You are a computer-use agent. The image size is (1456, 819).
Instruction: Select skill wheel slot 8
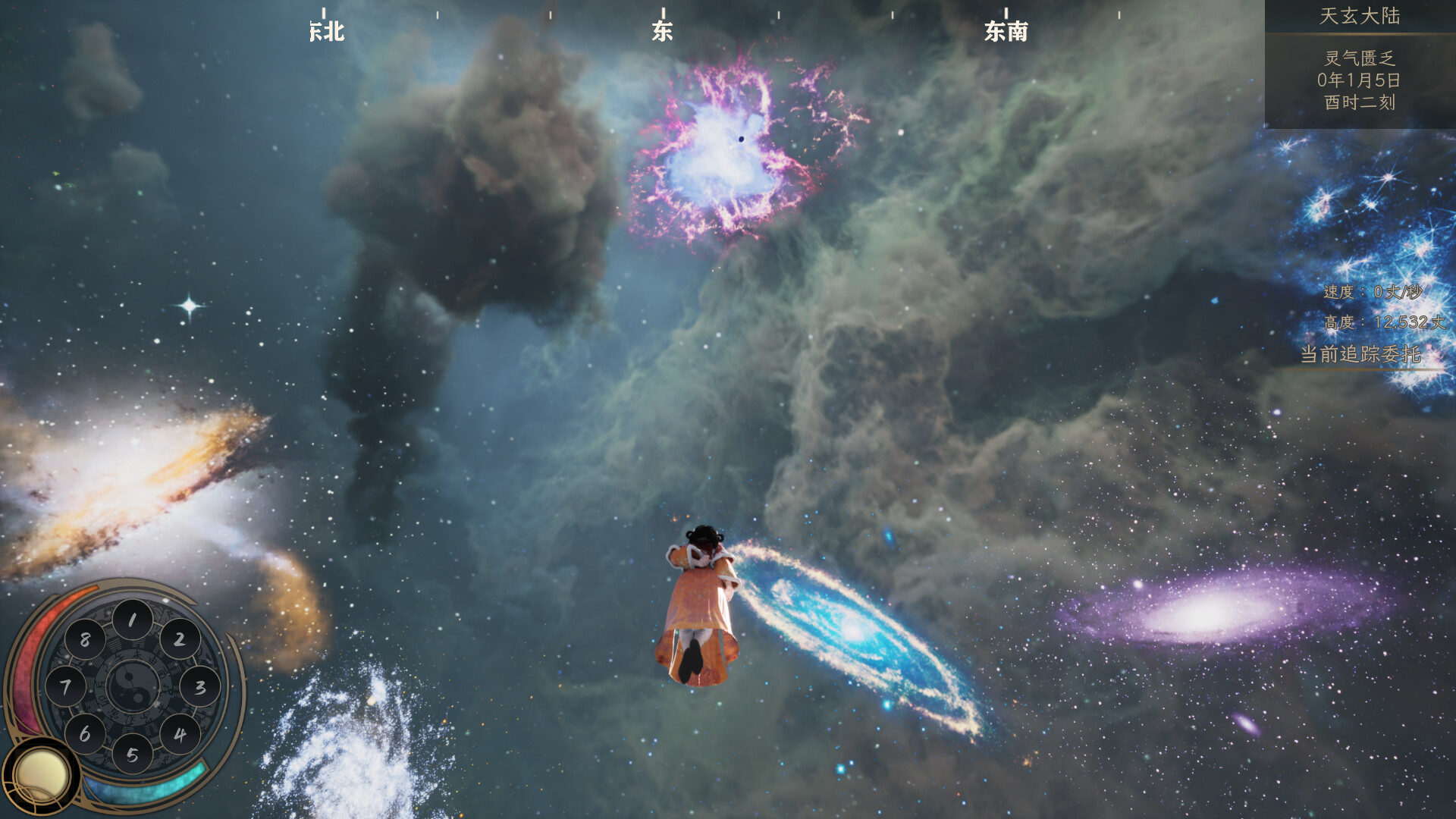click(x=84, y=640)
